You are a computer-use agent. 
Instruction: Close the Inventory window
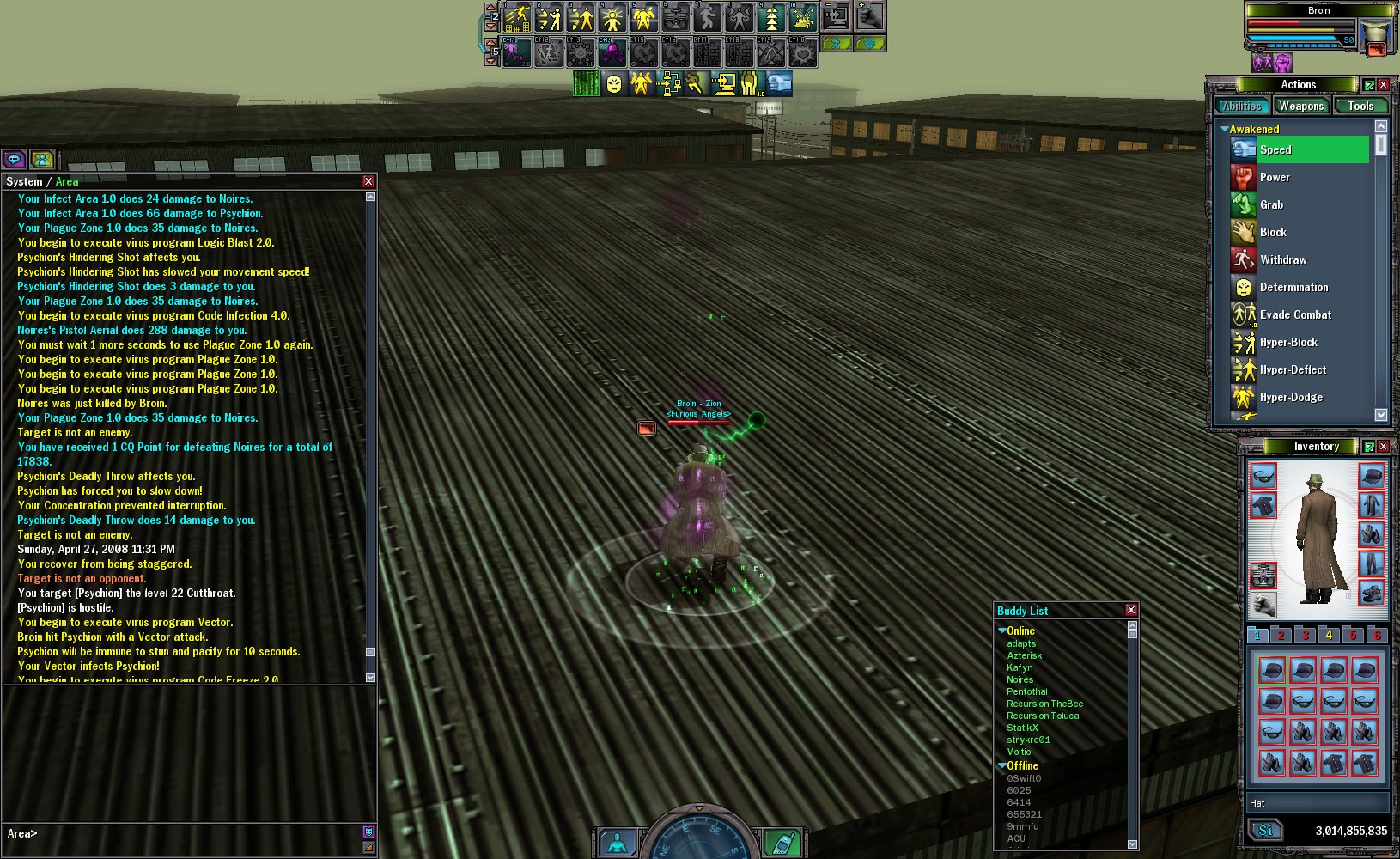pos(1384,446)
